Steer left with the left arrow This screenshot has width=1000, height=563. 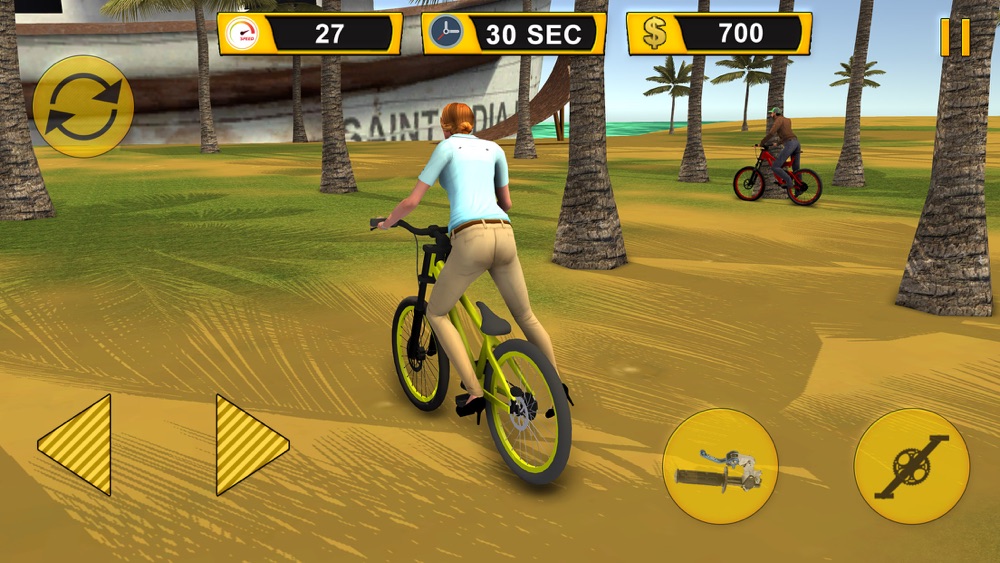click(x=77, y=444)
